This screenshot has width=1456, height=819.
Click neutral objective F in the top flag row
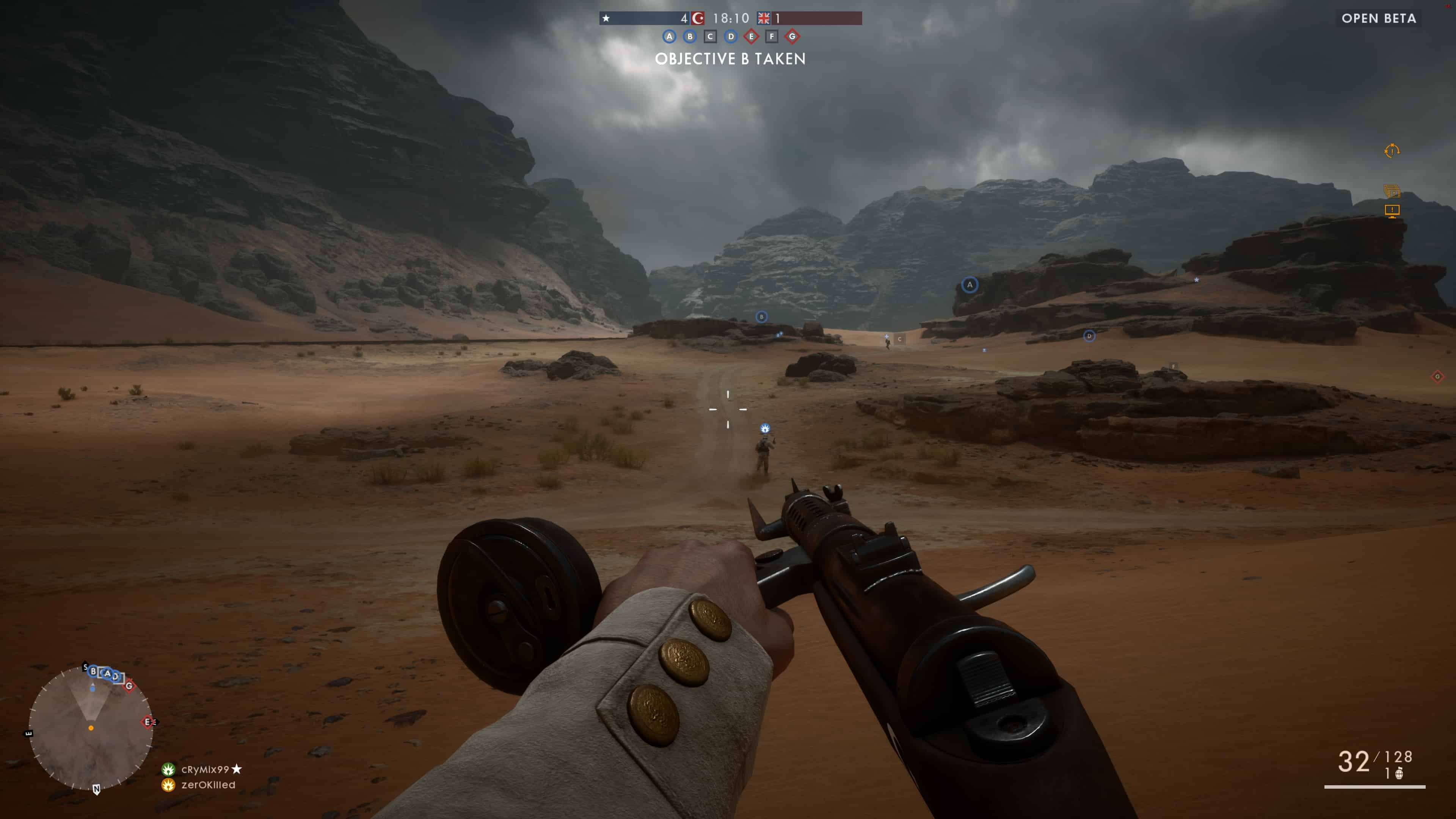point(772,37)
